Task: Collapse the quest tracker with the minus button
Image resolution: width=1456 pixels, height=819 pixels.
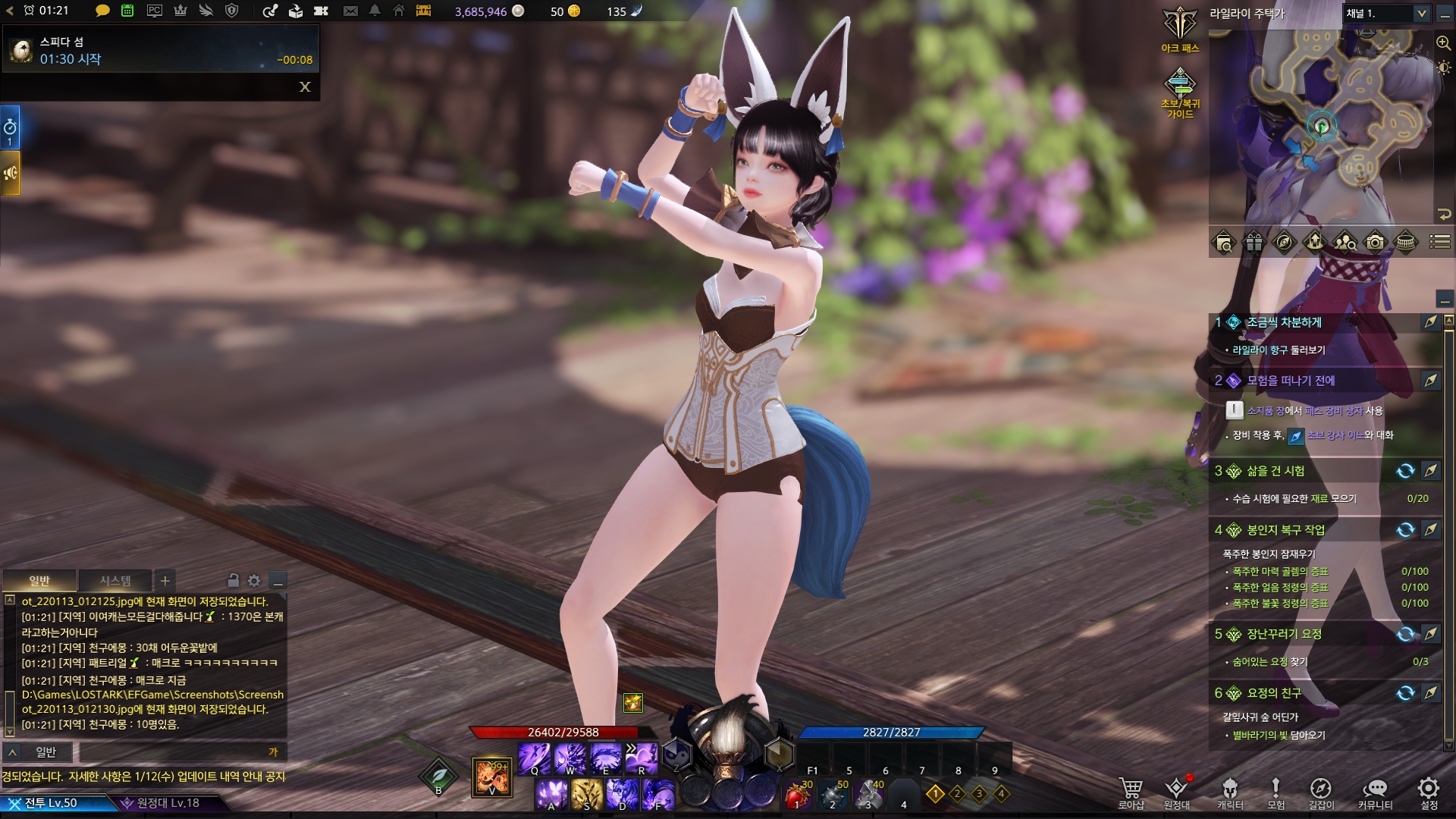Action: [1445, 300]
